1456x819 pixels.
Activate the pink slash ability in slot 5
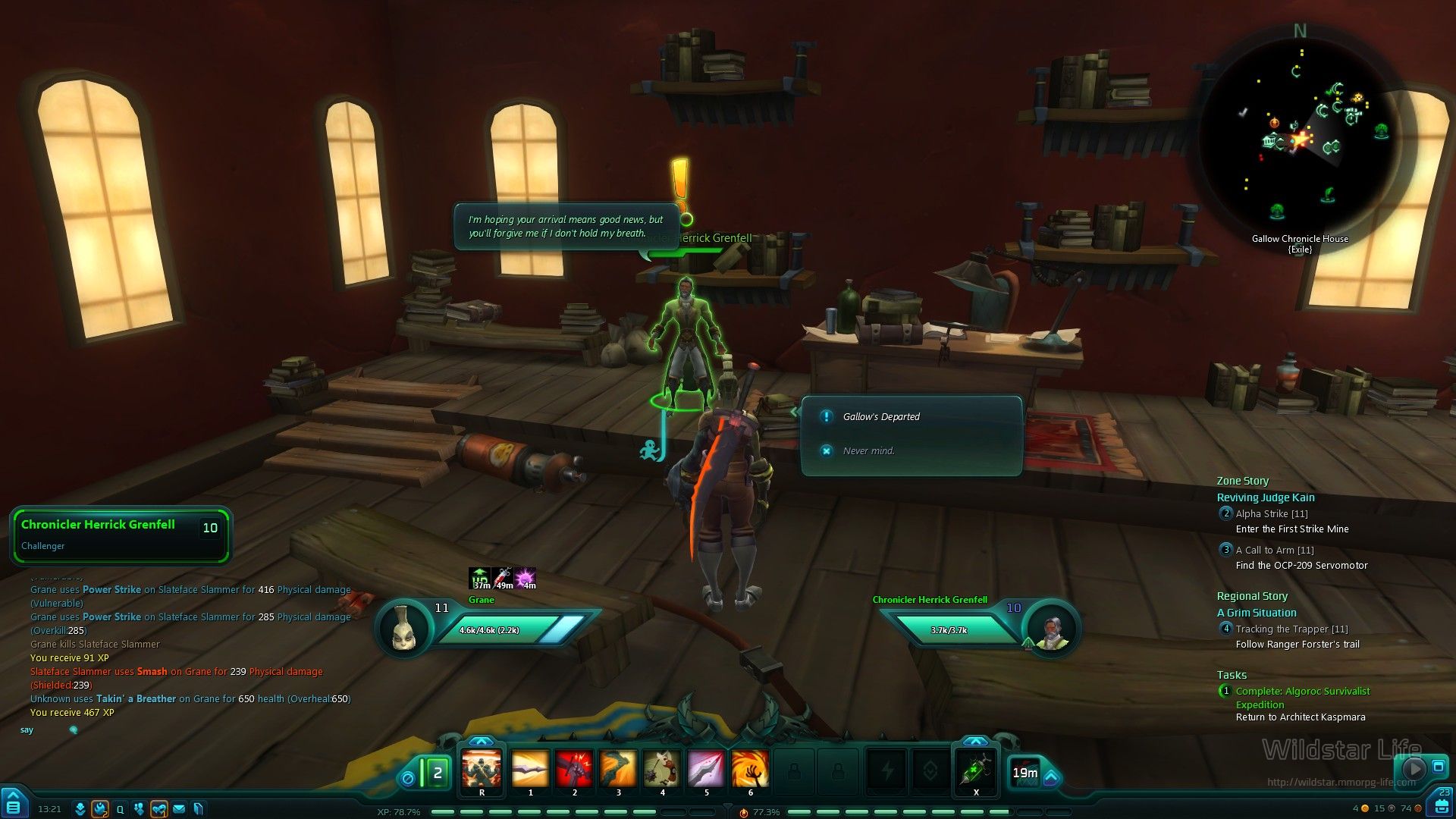[706, 769]
